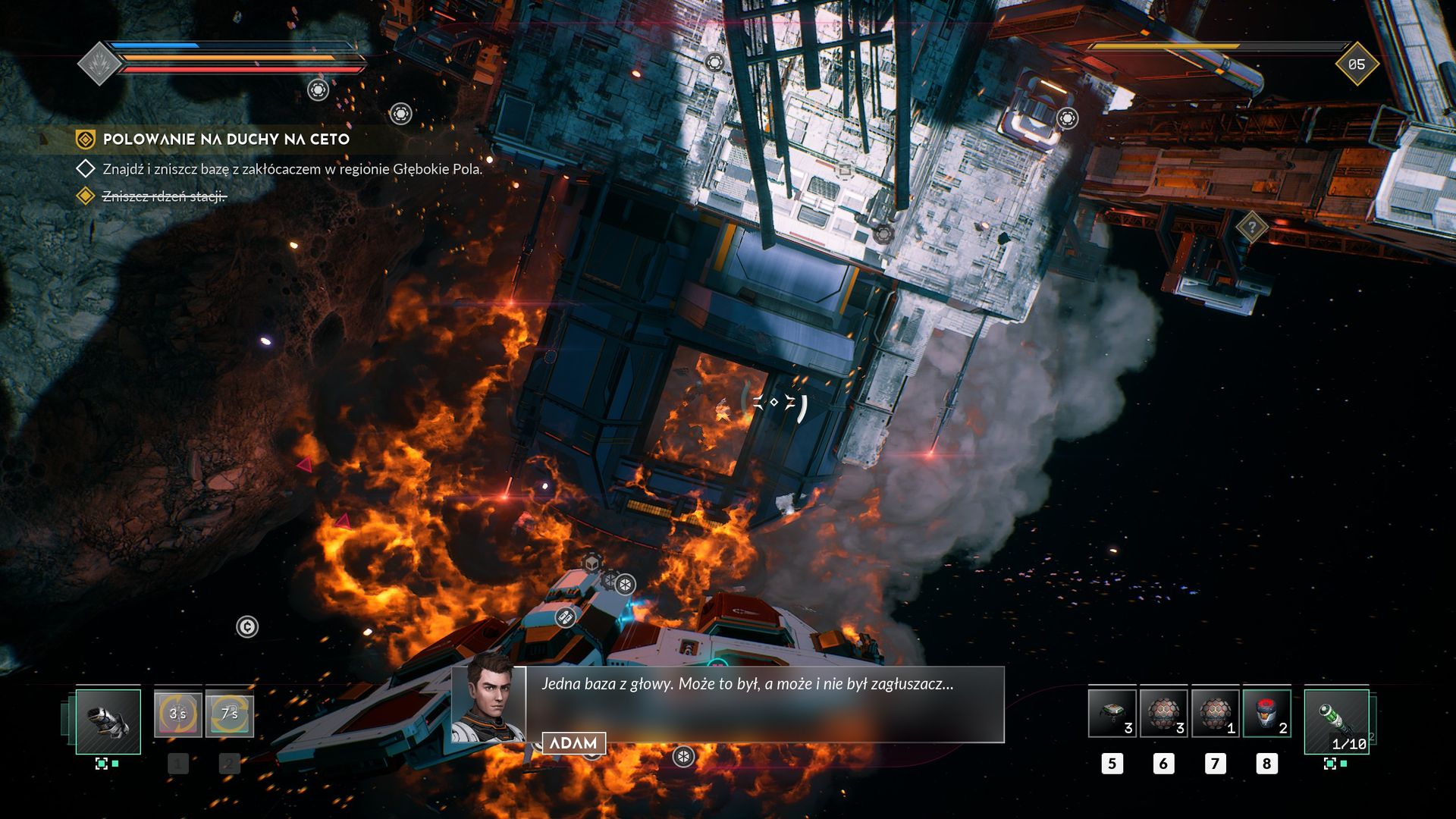Select the Znajdź i zniszcz bazę objective
The image size is (1456, 819).
click(292, 169)
